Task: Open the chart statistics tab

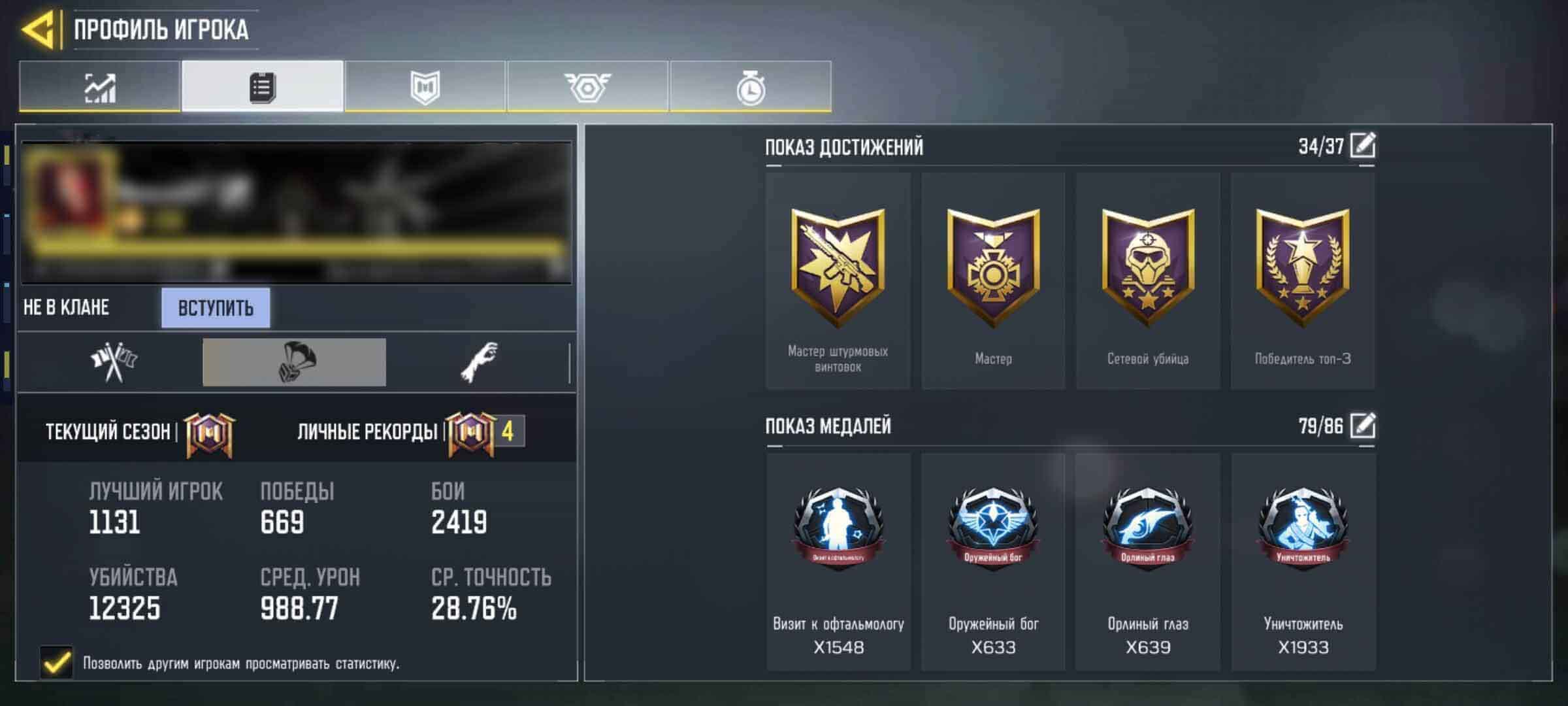Action: point(99,86)
